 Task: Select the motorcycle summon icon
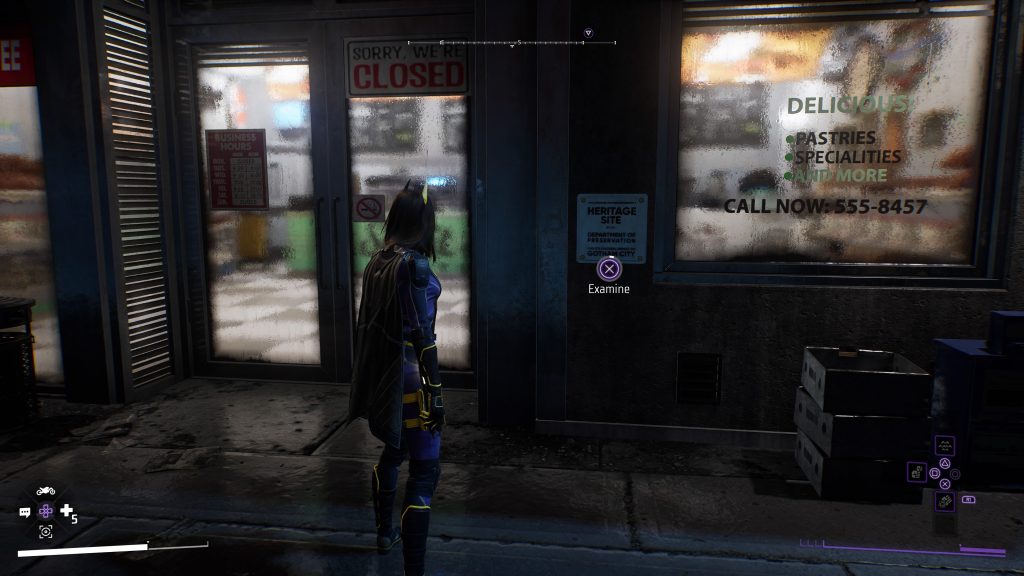click(45, 491)
